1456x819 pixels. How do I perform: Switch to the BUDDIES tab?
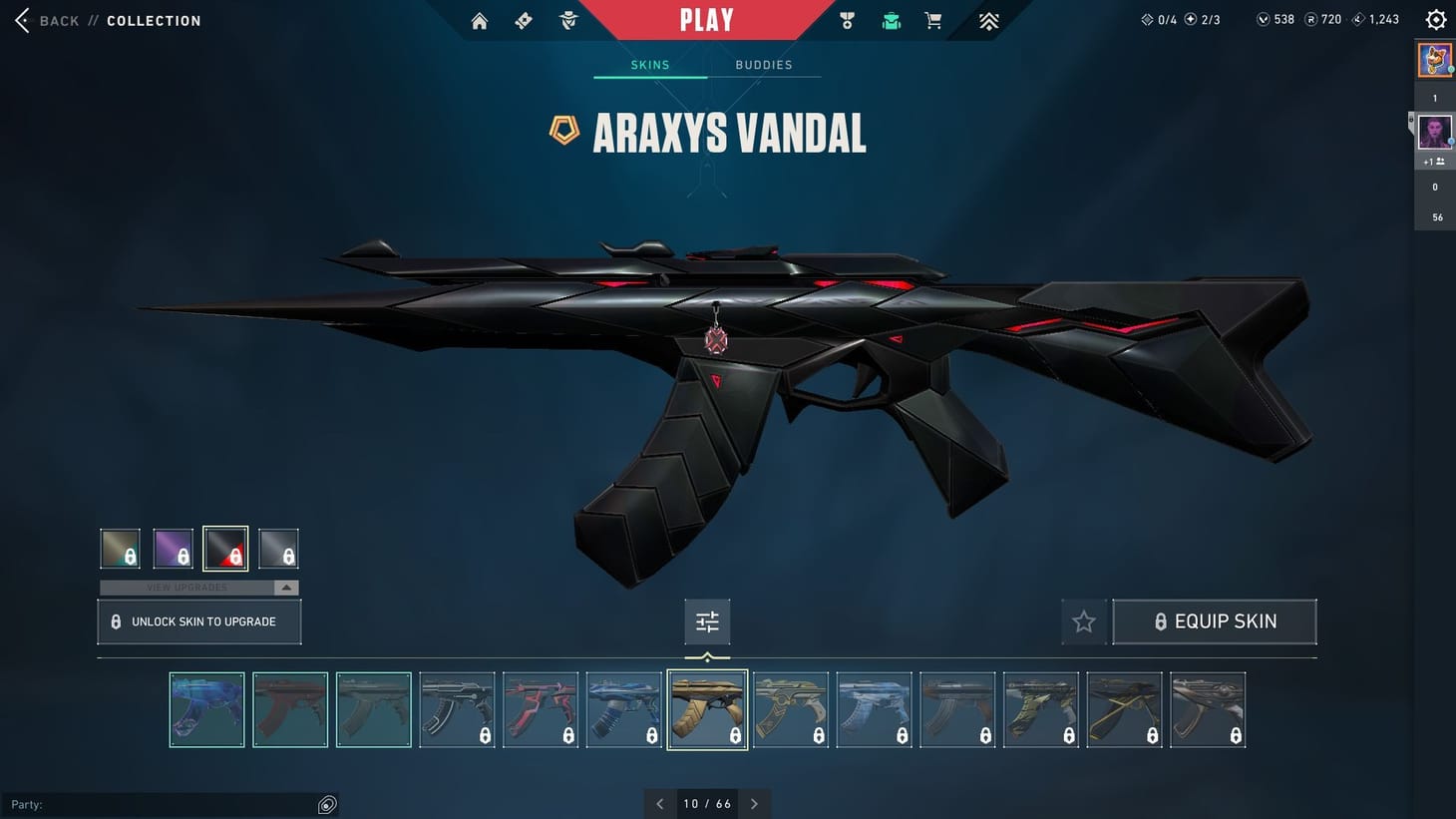[x=764, y=64]
